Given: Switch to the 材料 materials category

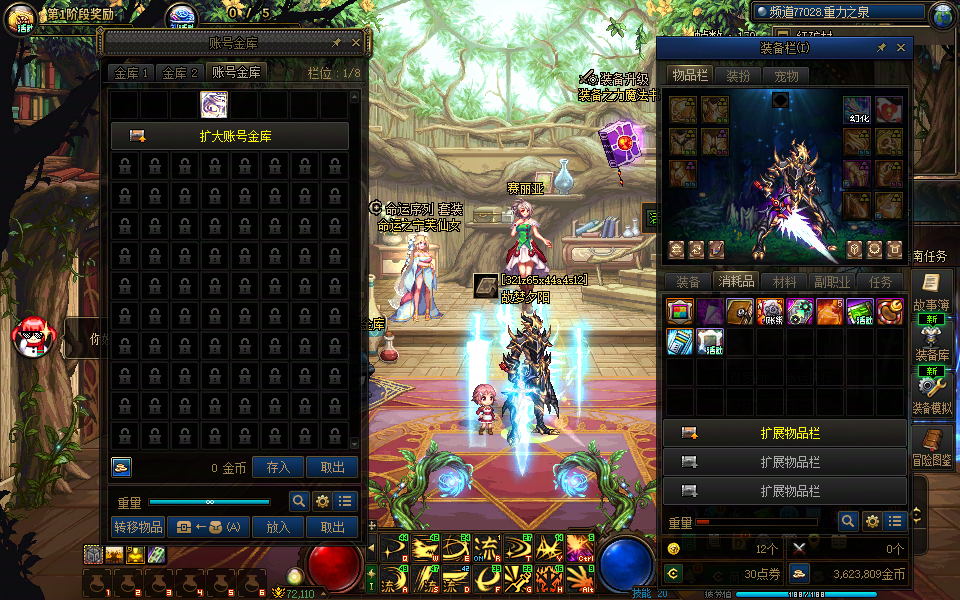Looking at the screenshot, I should click(x=785, y=282).
